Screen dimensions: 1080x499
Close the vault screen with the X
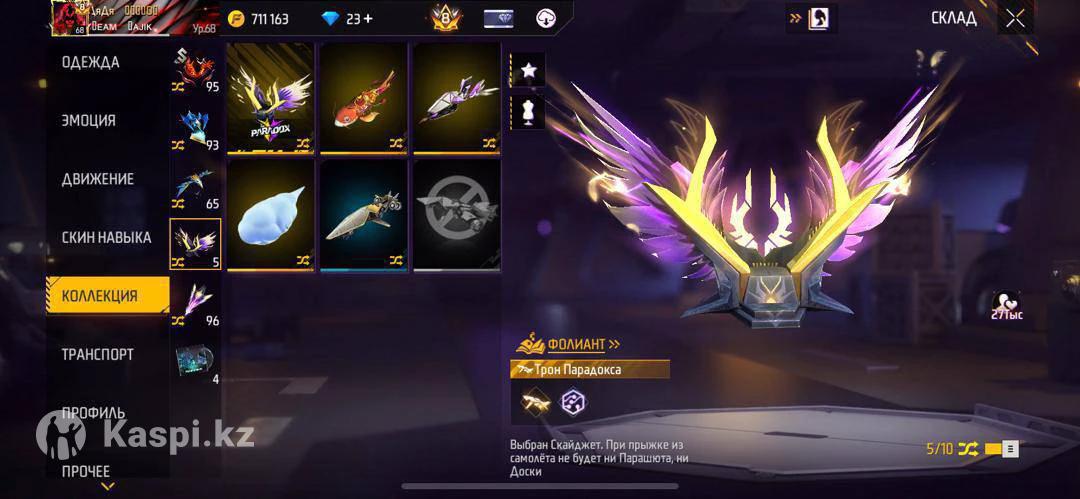click(x=1015, y=18)
